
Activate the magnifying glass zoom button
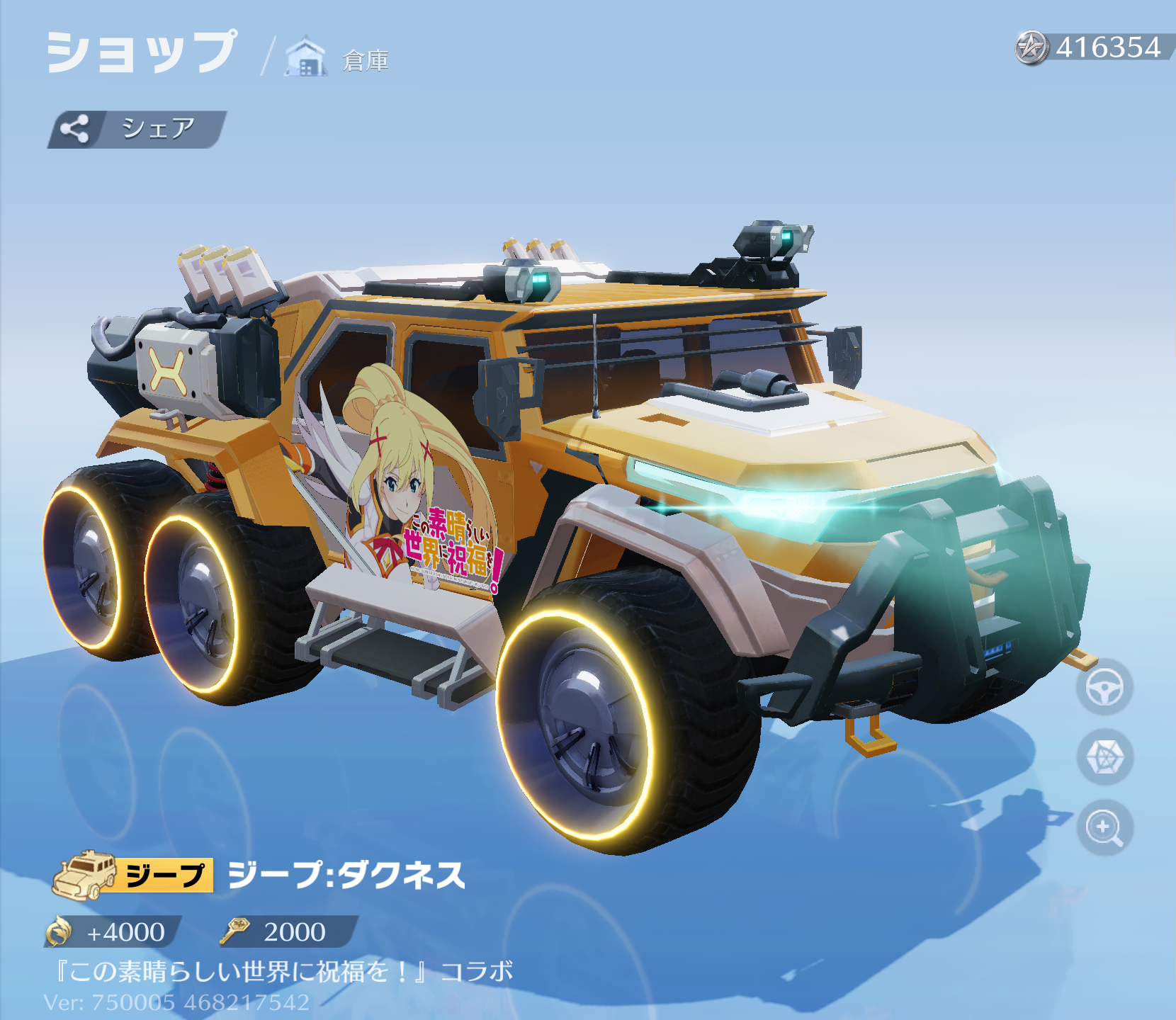(x=1104, y=827)
